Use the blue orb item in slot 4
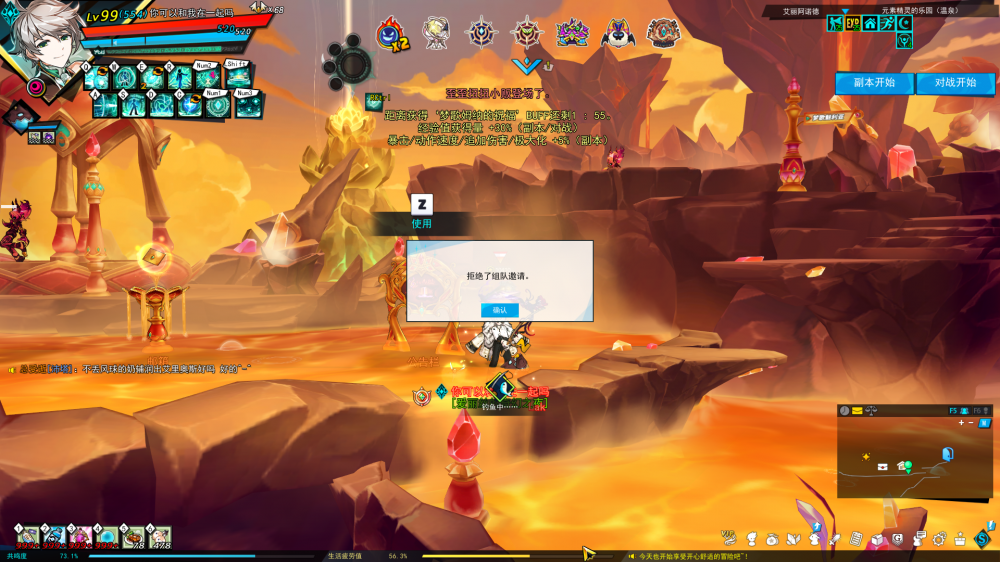Image resolution: width=1000 pixels, height=562 pixels. tap(107, 537)
